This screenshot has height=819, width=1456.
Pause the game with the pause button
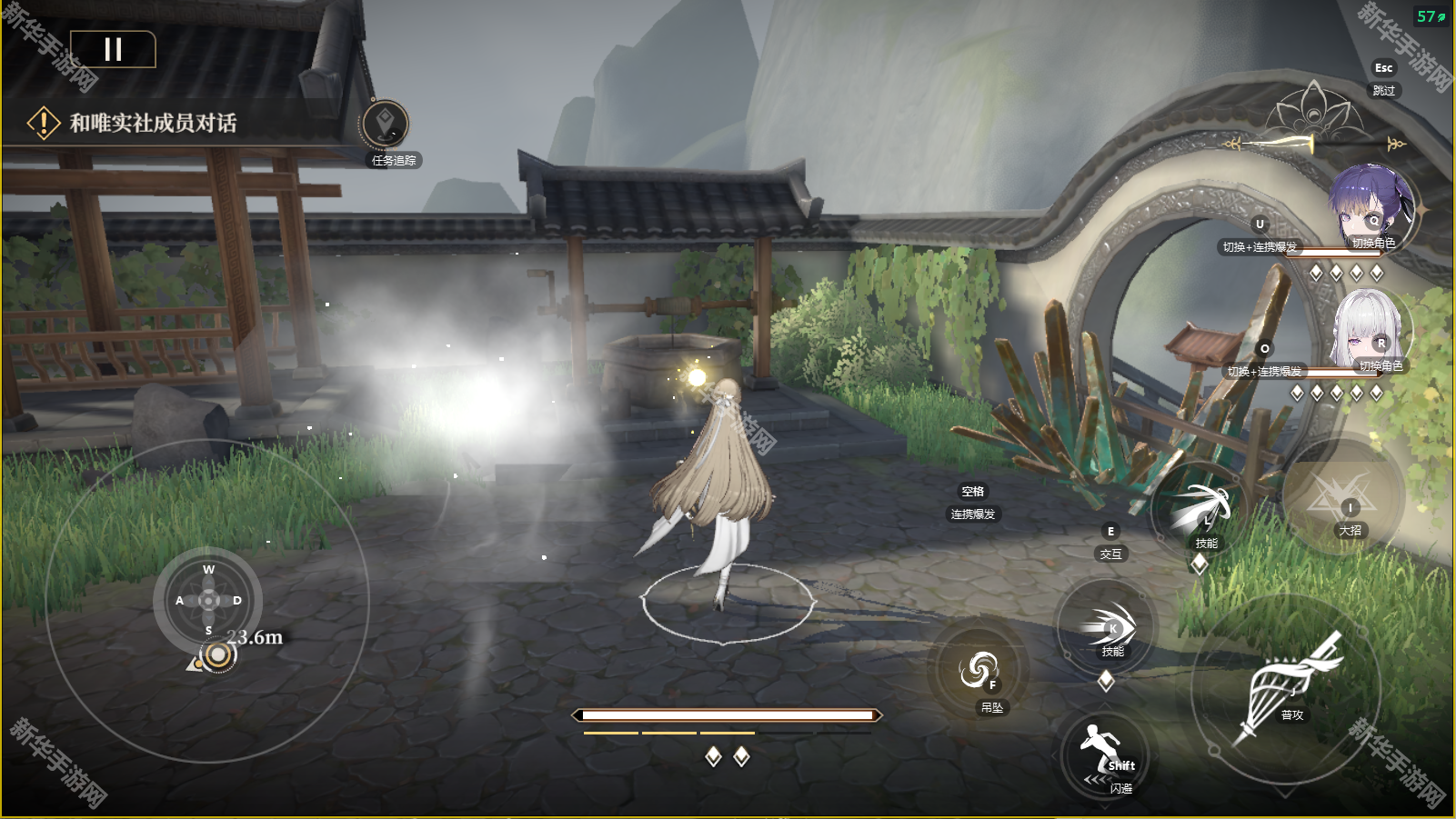tap(113, 49)
